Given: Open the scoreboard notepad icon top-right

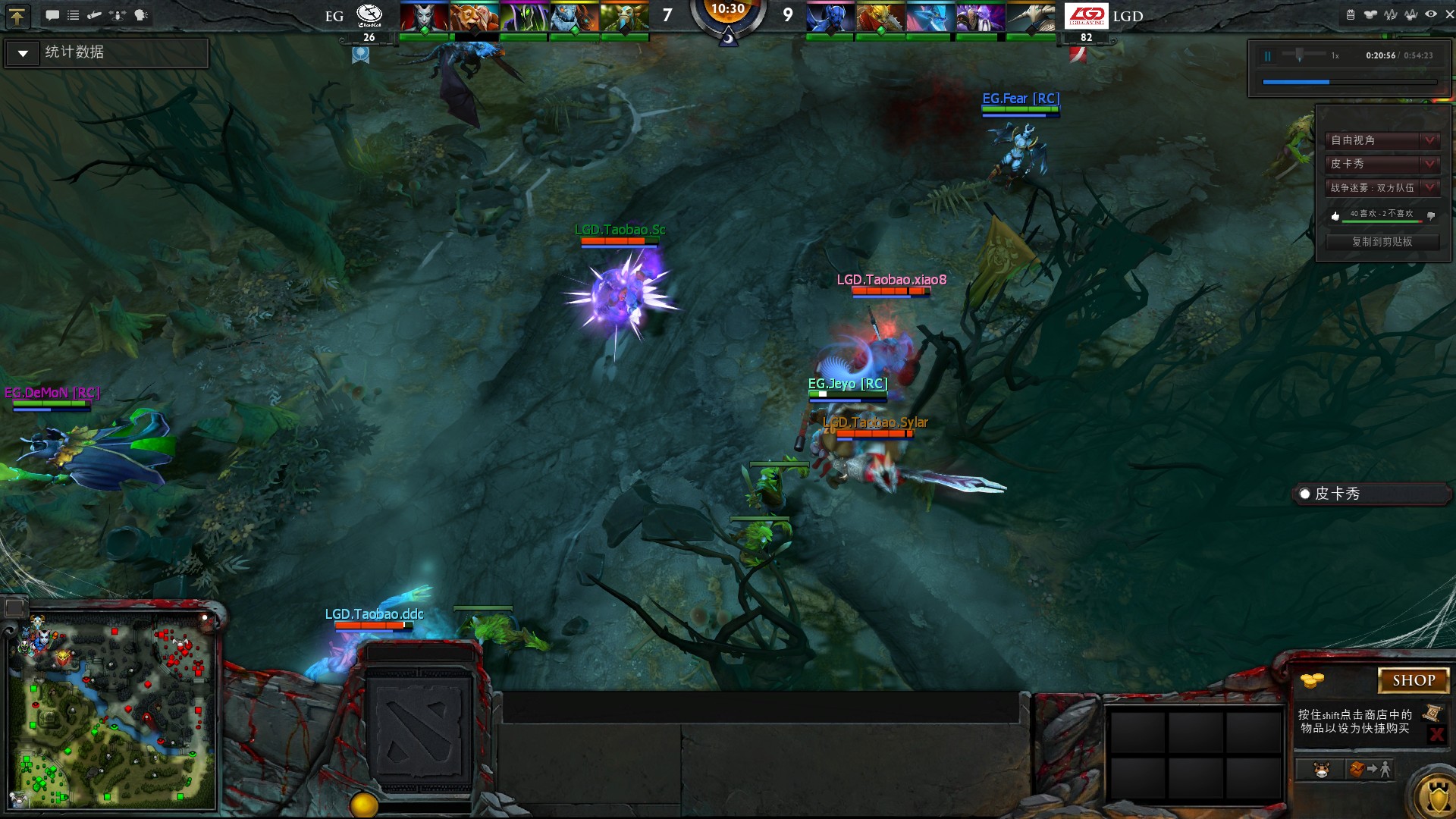Looking at the screenshot, I should [1351, 15].
